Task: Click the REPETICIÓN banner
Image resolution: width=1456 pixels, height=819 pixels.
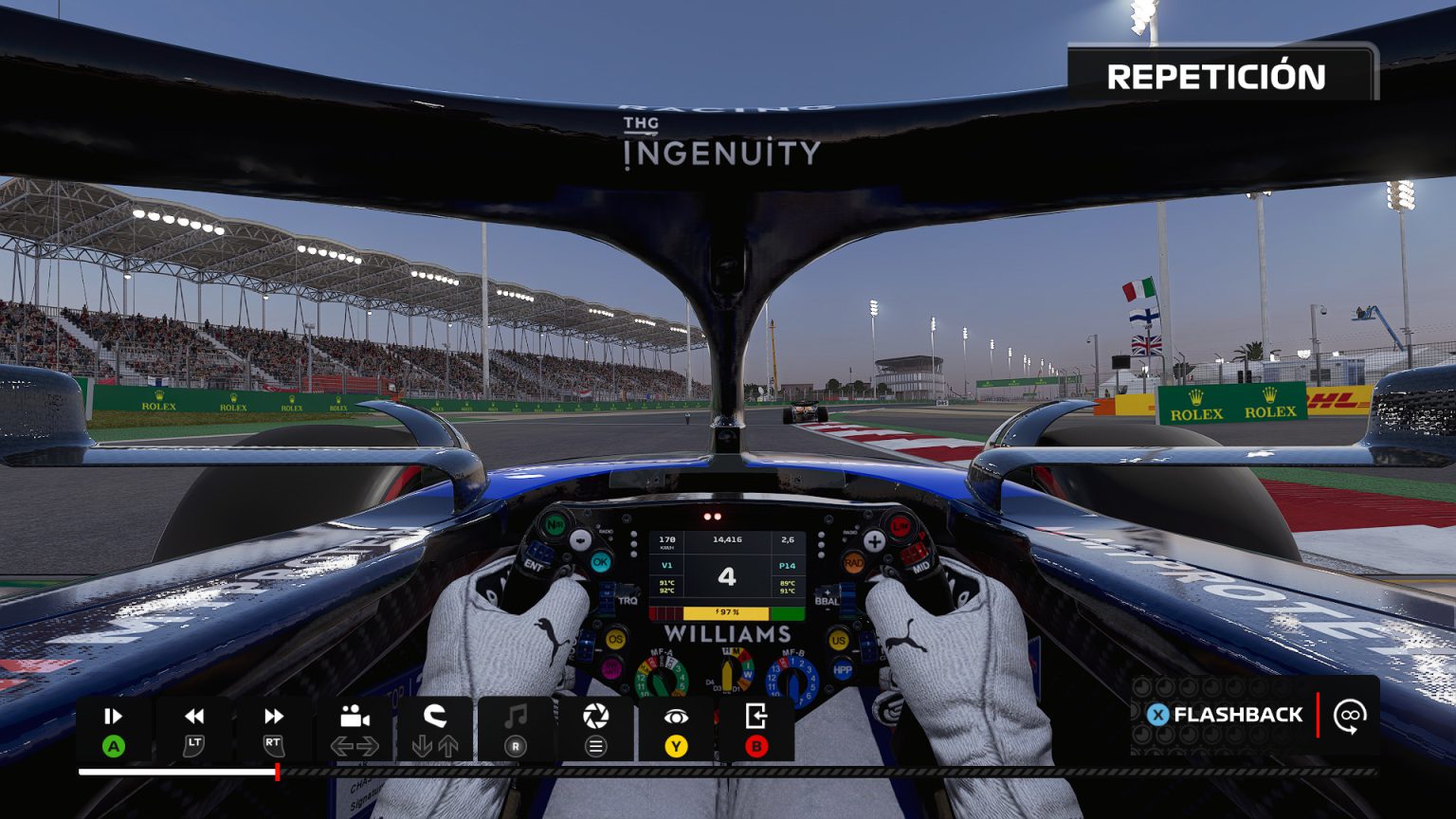Action: coord(1219,78)
